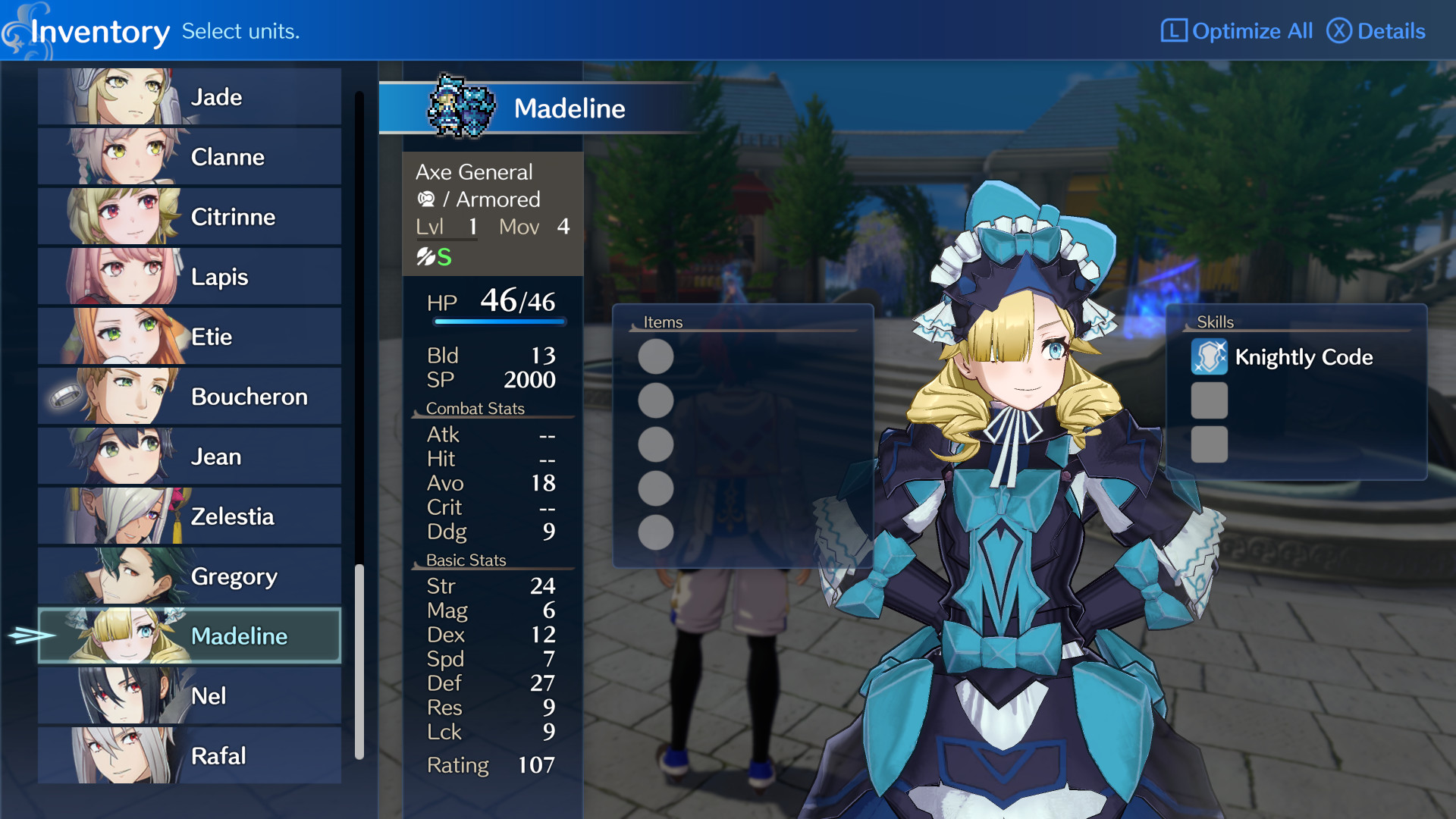Expand the Combat Stats section
This screenshot has width=1456, height=819.
[475, 408]
